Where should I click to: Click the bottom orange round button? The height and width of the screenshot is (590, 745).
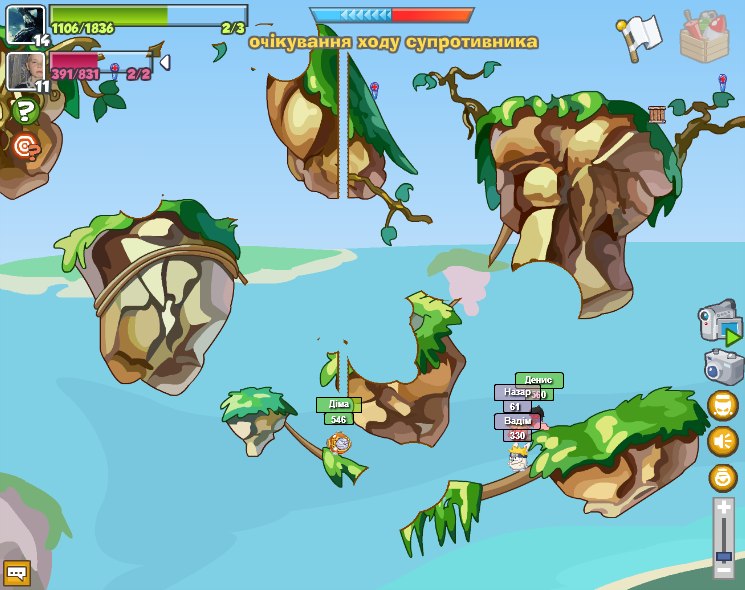tap(722, 477)
